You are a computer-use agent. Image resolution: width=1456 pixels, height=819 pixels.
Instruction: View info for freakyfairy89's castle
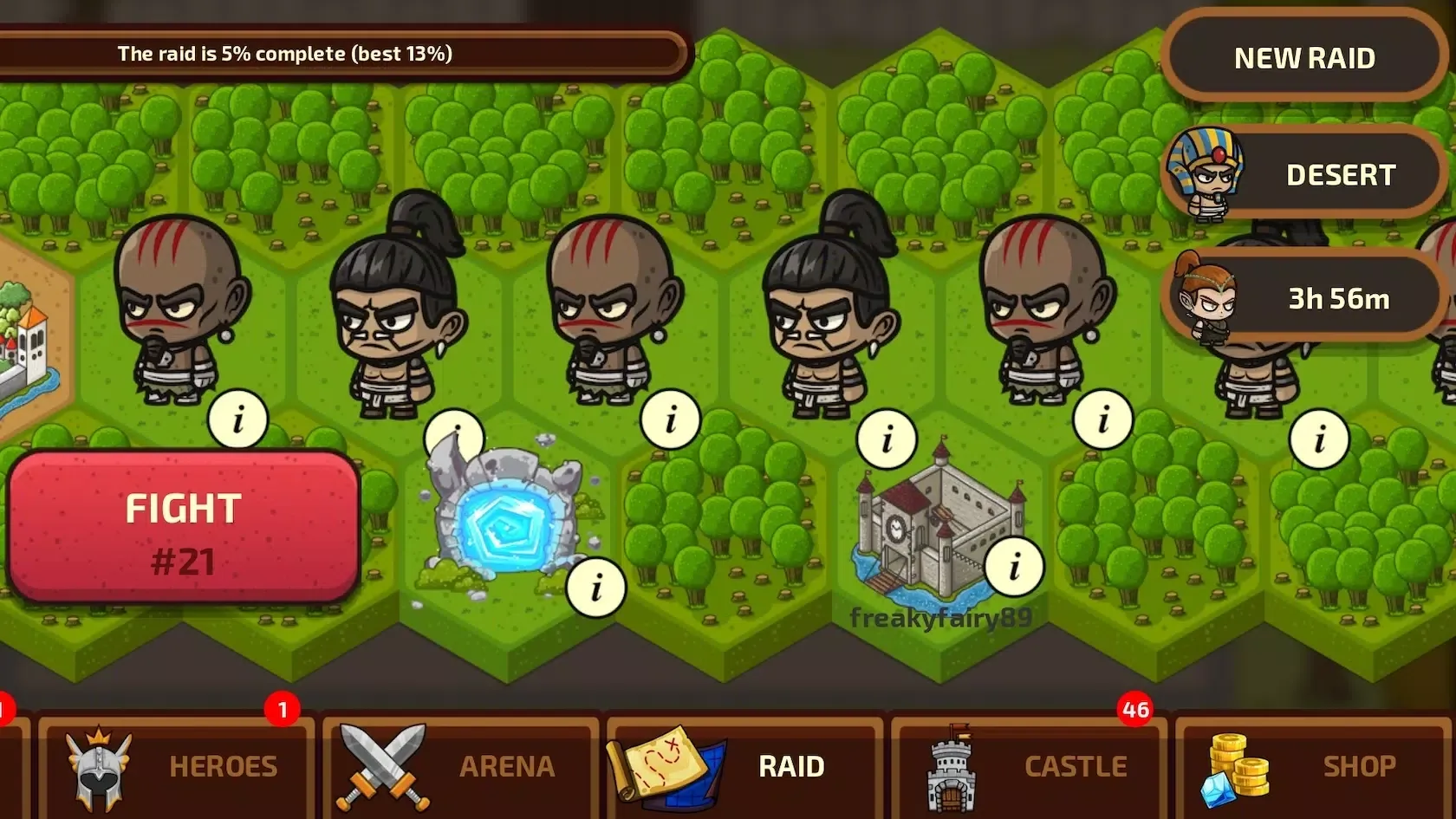(x=1014, y=567)
